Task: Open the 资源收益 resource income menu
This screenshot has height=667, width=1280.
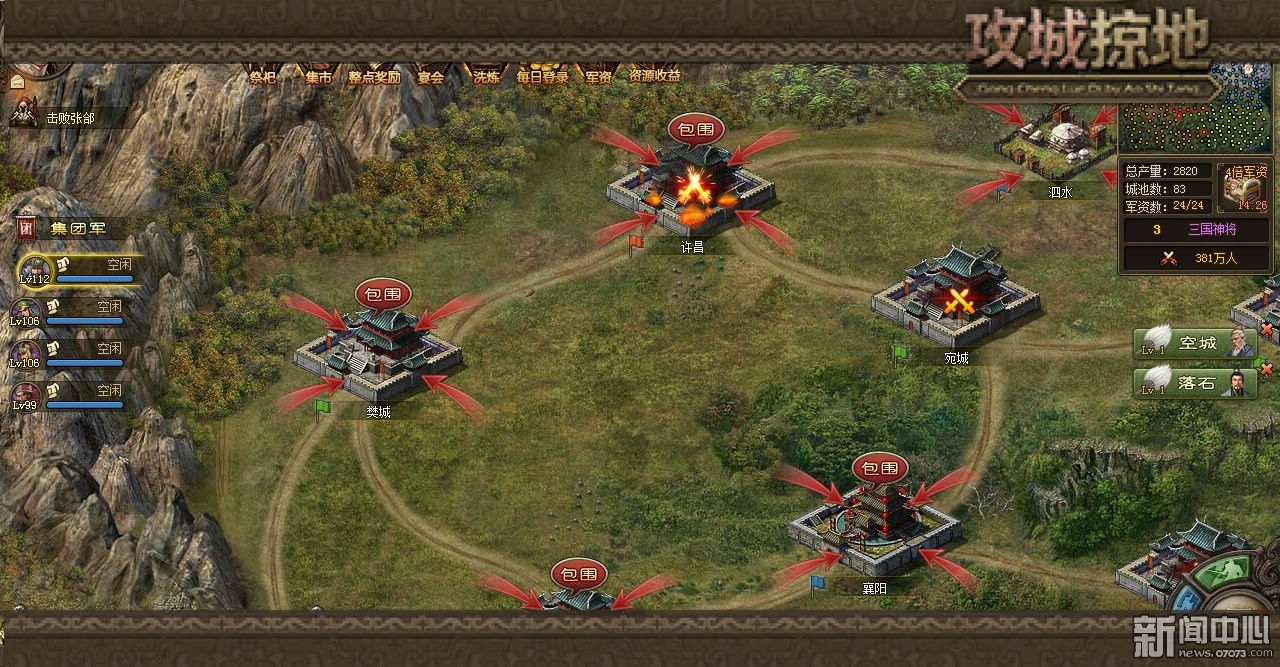Action: coord(655,75)
